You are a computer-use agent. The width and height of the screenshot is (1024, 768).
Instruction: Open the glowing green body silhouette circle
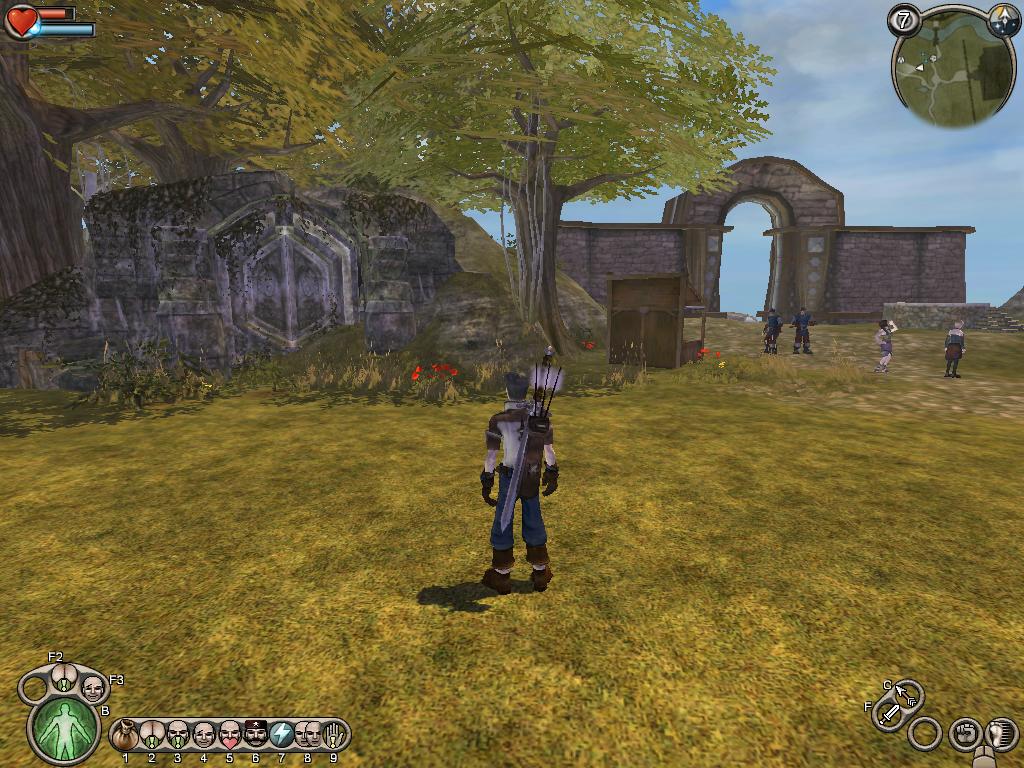click(x=64, y=728)
